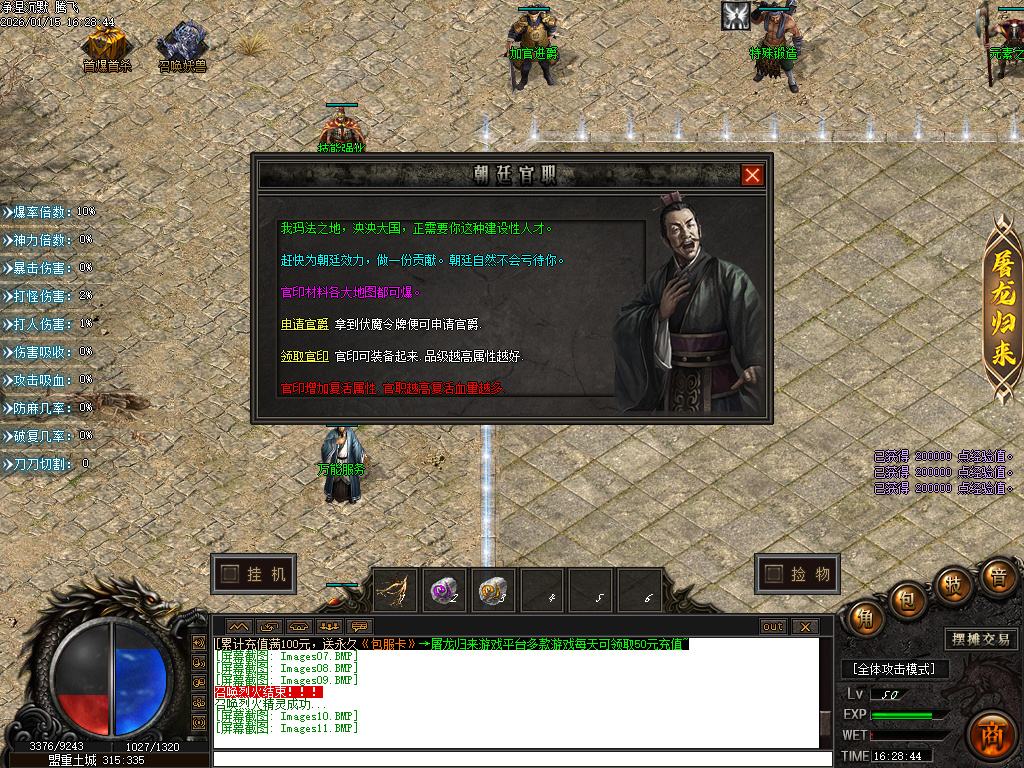Select the 领取官印 dialogue link
1024x768 pixels.
click(x=304, y=356)
